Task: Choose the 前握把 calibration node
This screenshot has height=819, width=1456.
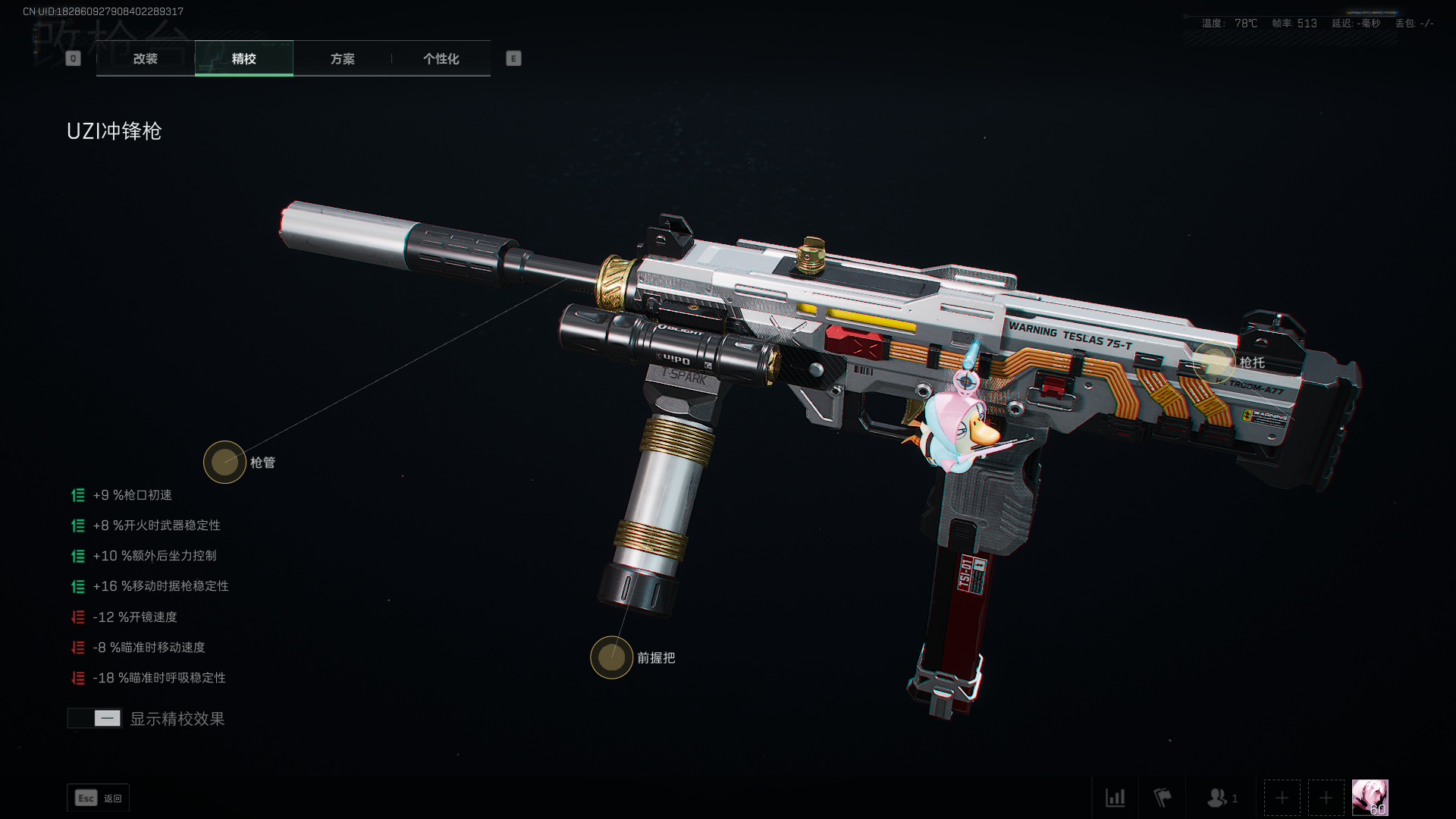Action: (x=611, y=657)
